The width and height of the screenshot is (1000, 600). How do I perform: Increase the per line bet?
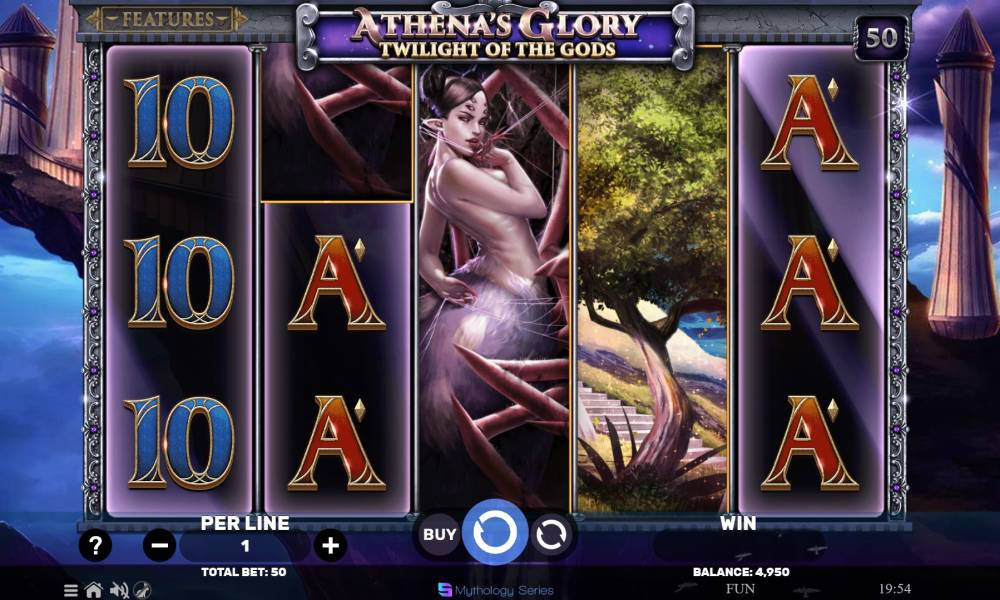pyautogui.click(x=330, y=546)
